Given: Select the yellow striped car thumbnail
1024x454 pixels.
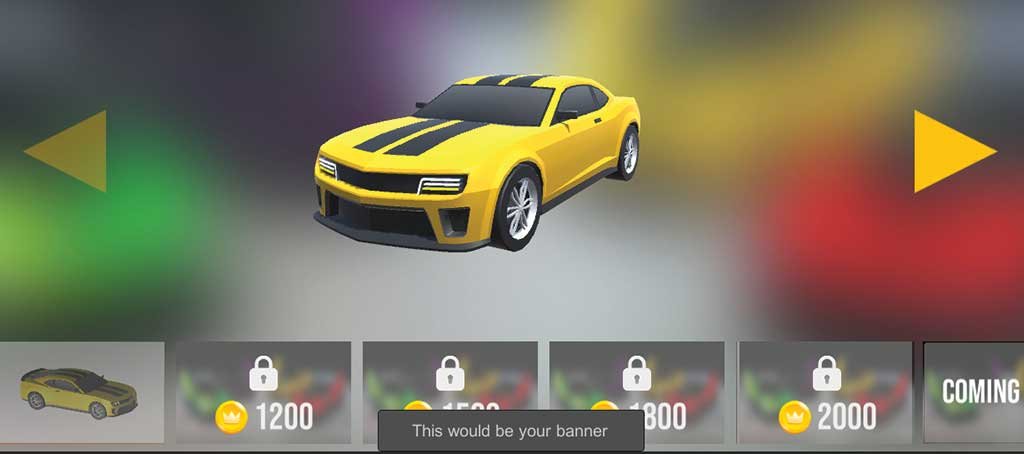Looking at the screenshot, I should pyautogui.click(x=81, y=392).
